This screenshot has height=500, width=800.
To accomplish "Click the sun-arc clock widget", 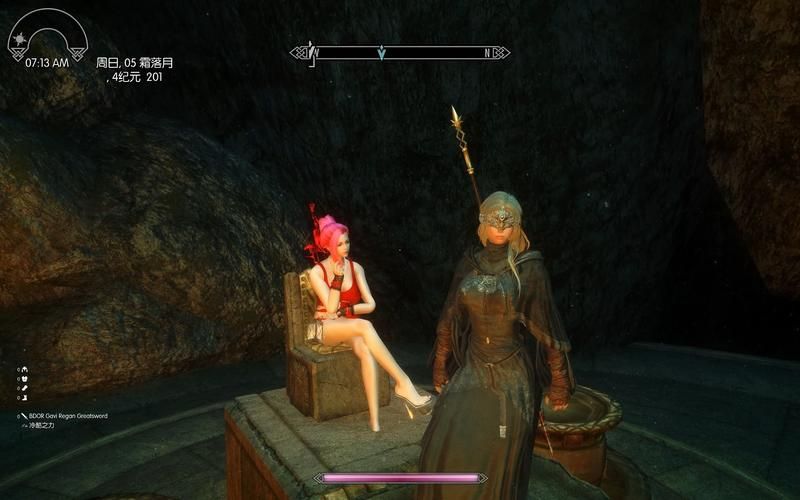I will 47,36.
